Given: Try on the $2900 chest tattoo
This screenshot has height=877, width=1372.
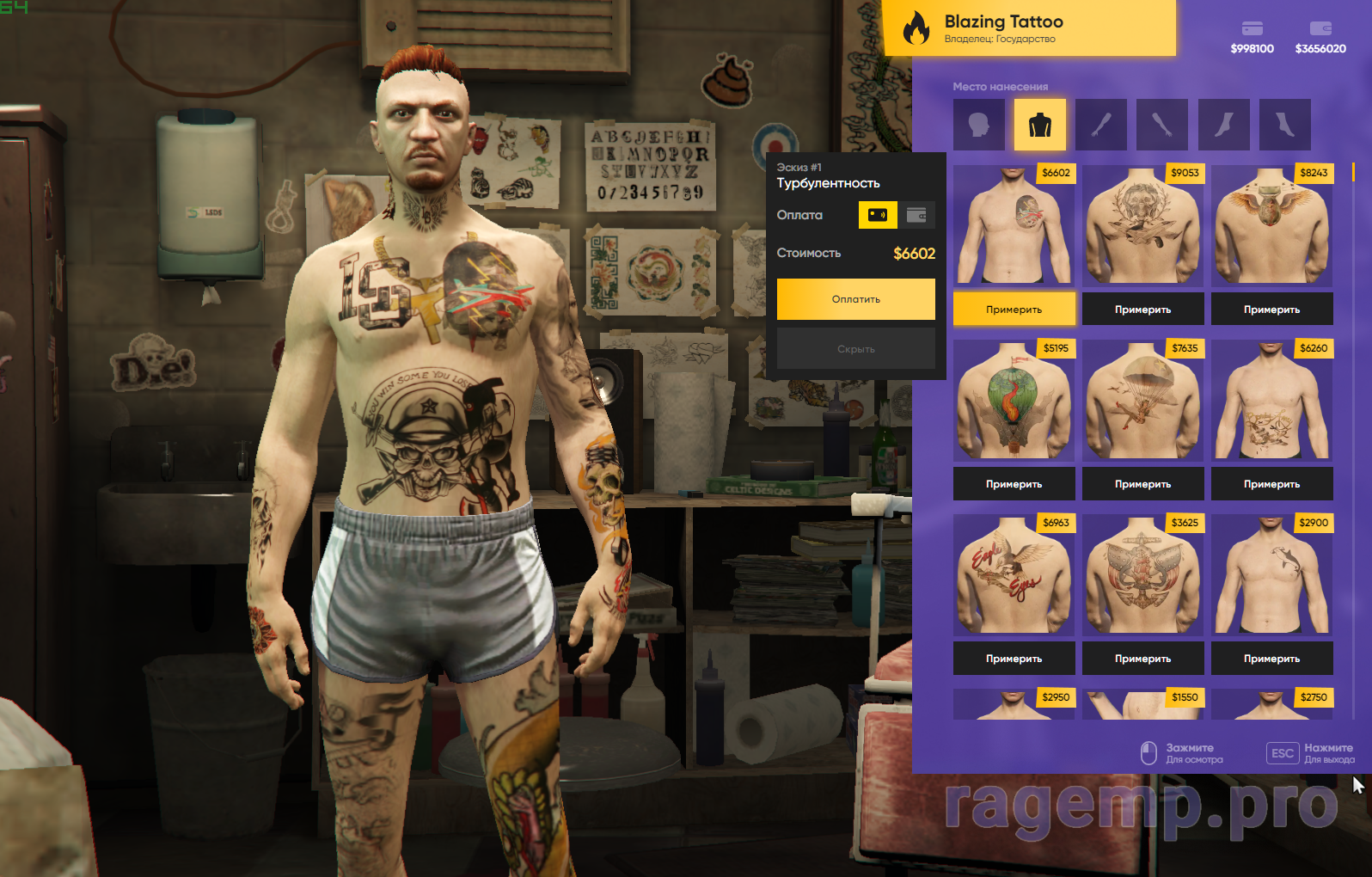Looking at the screenshot, I should 1271,659.
